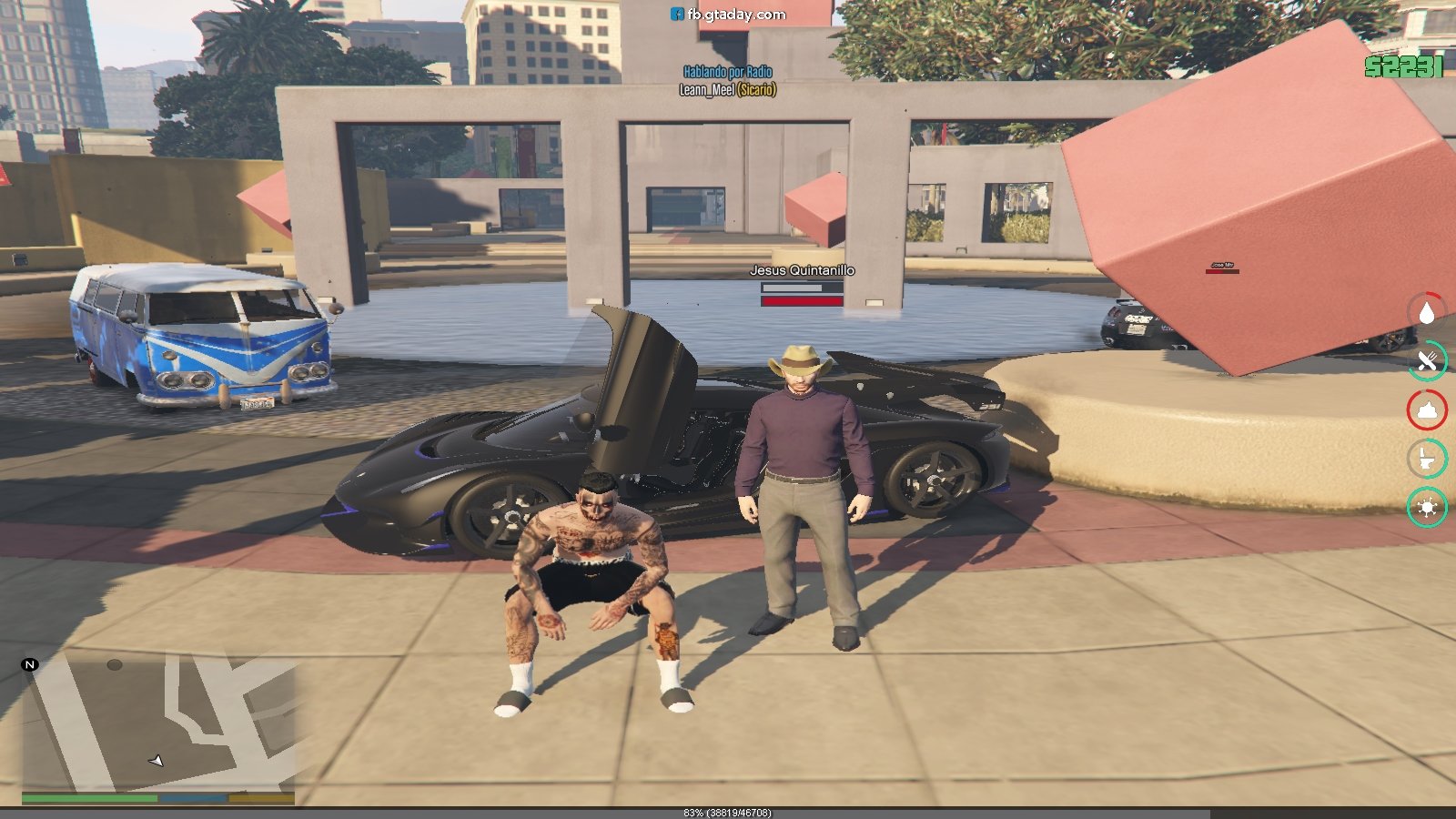Click the poop status icon
Screen dimensions: 1456x819
coord(1426,410)
